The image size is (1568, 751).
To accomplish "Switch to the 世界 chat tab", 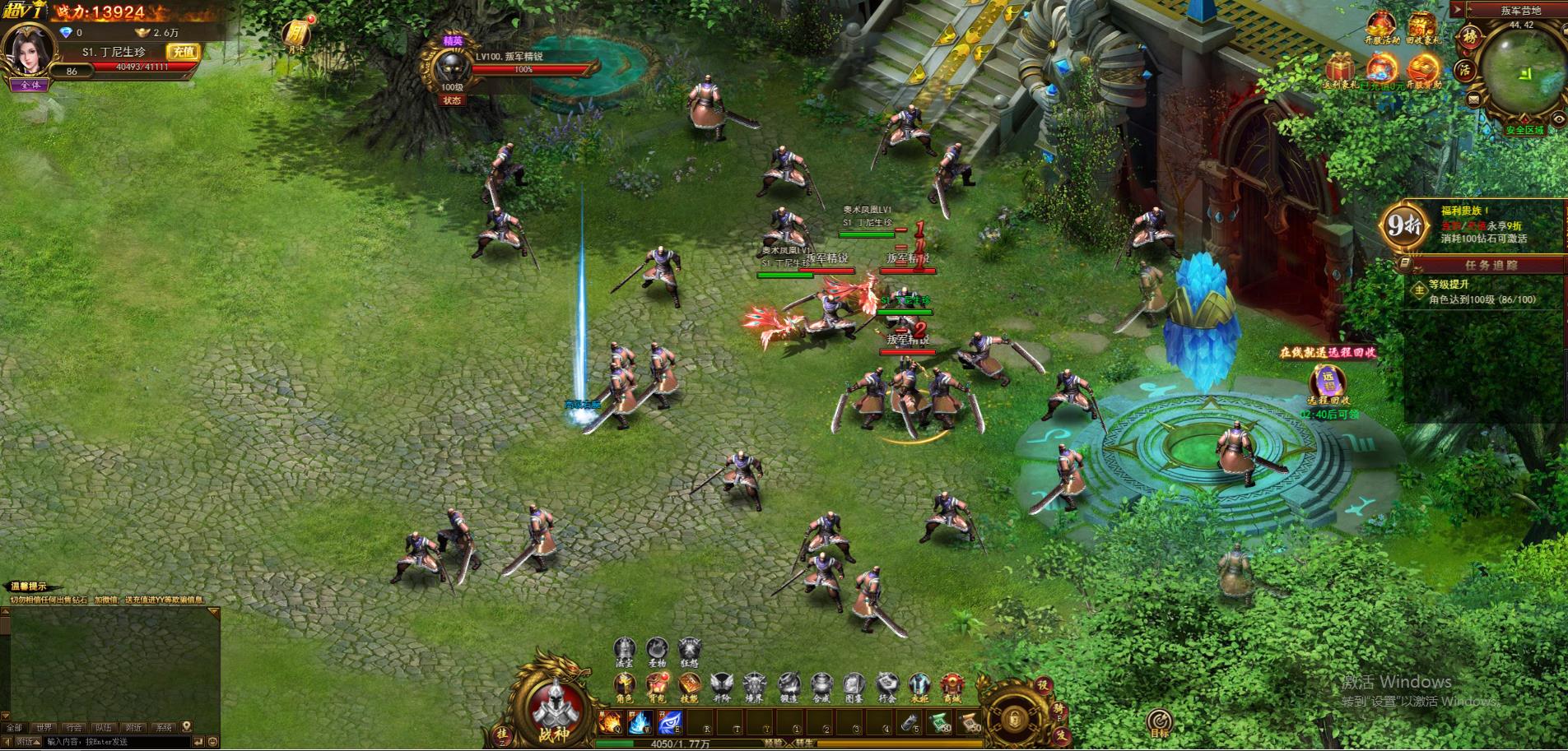I will pyautogui.click(x=44, y=728).
